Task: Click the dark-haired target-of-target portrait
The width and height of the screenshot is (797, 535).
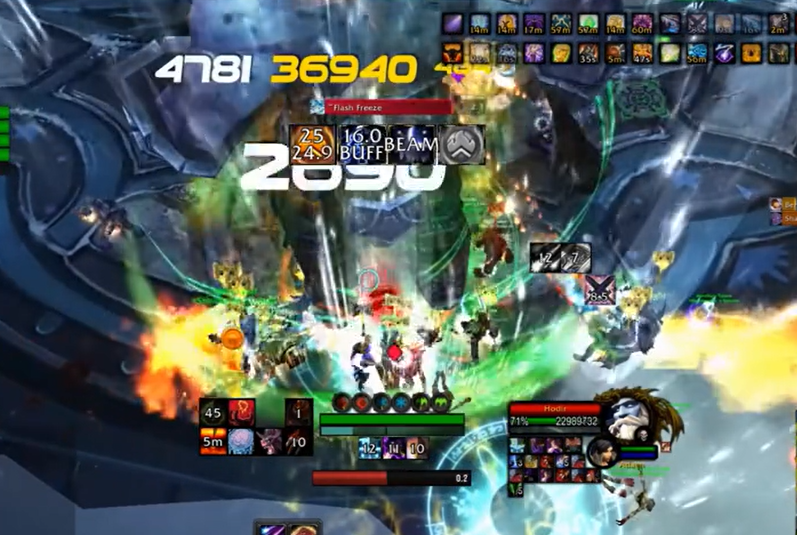Action: (x=605, y=452)
